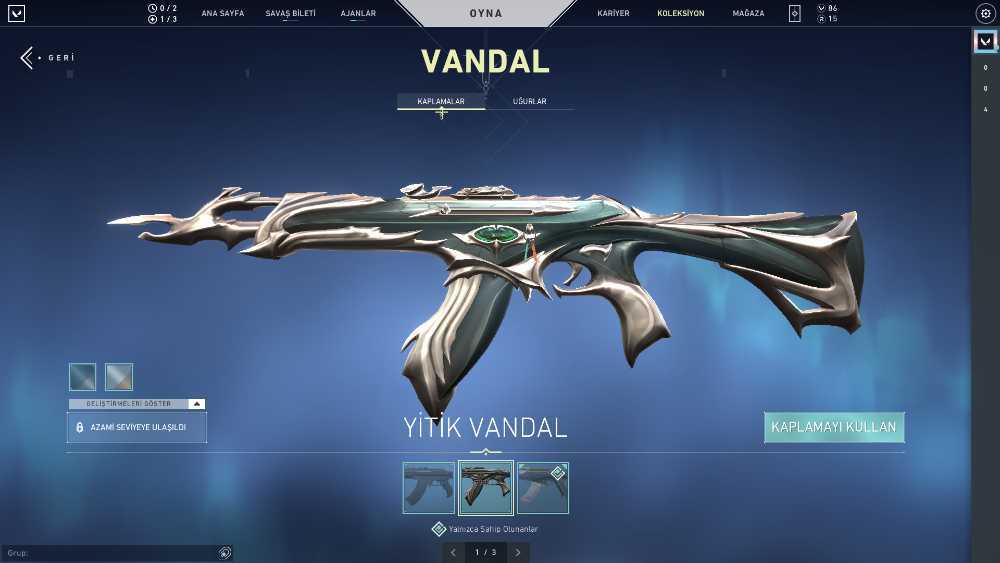Equip skin with Kaplamayı Kullan button

(x=834, y=427)
